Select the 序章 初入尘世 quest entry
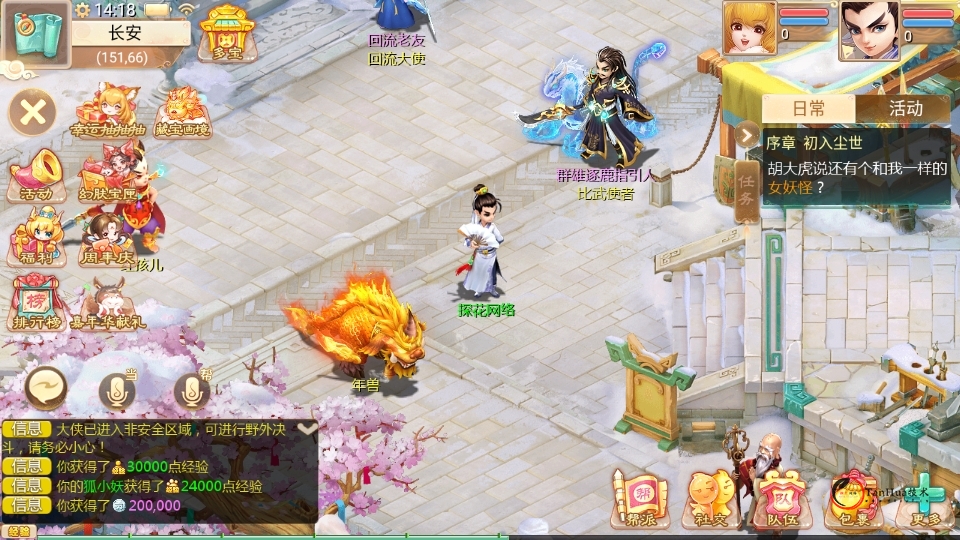 point(856,165)
